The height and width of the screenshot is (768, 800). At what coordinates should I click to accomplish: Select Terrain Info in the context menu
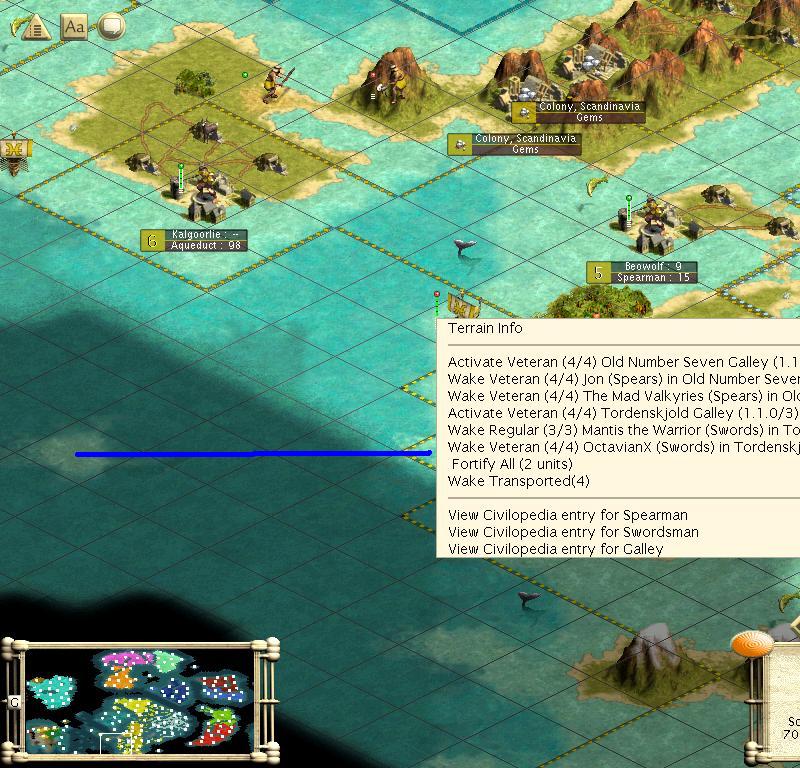[485, 328]
